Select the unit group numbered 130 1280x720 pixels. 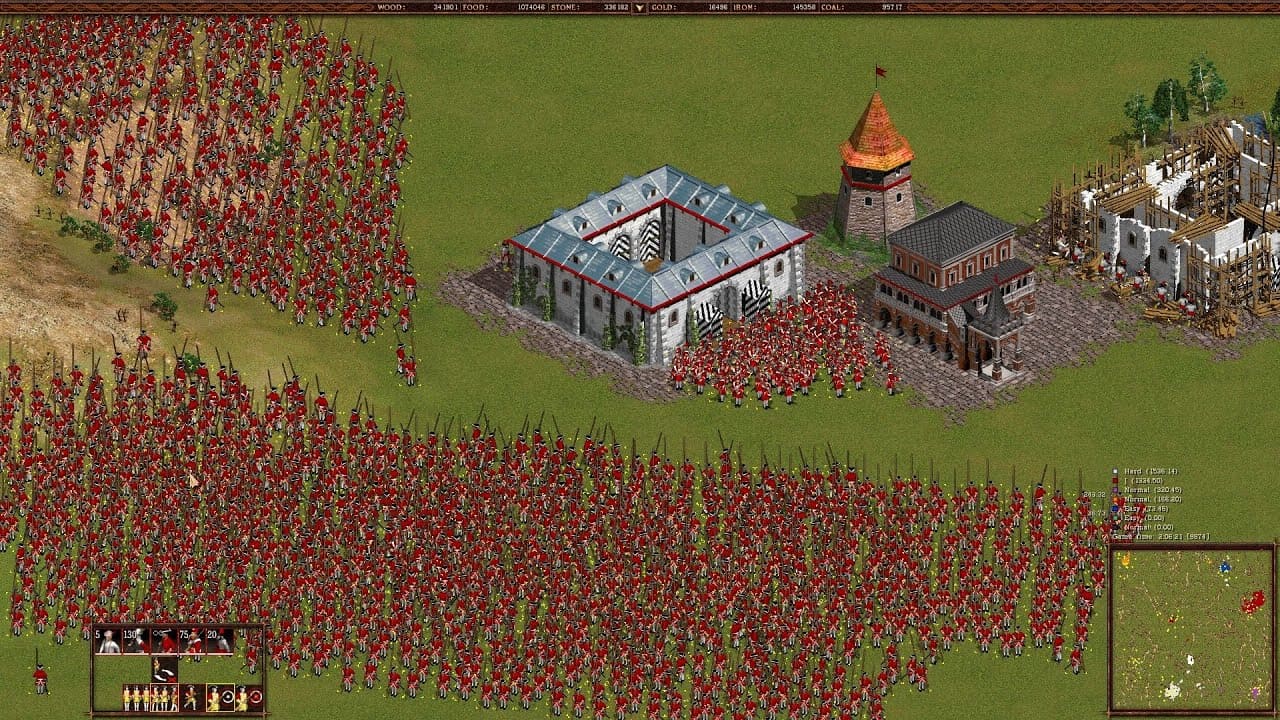136,641
